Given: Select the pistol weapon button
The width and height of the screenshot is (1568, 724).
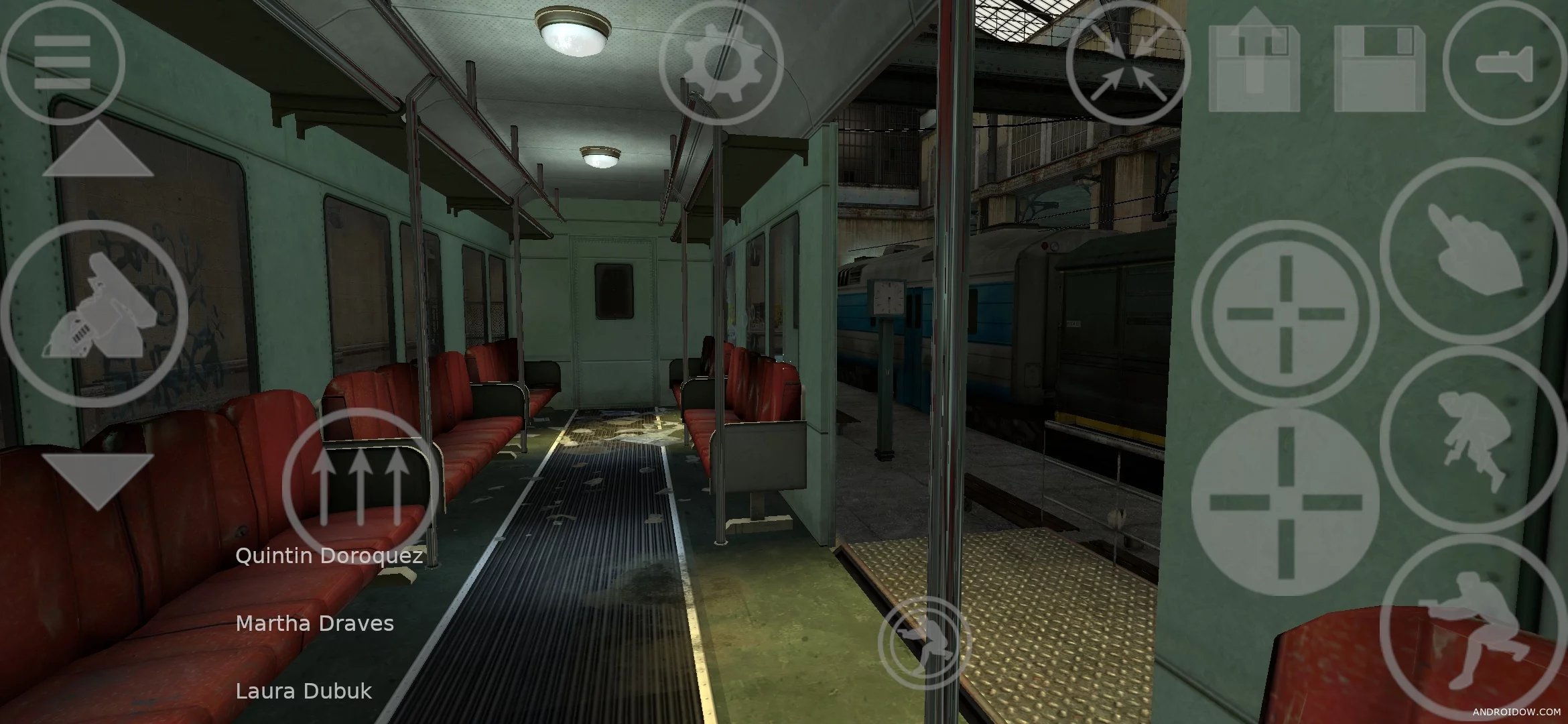Looking at the screenshot, I should (x=94, y=314).
